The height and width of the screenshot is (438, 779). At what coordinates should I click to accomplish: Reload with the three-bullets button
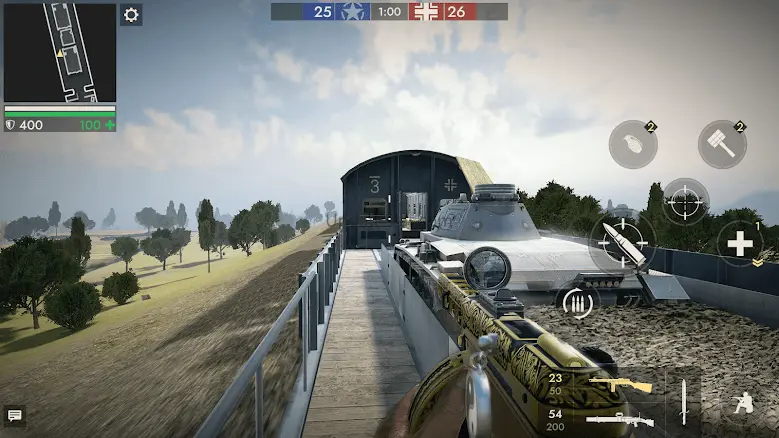pyautogui.click(x=577, y=303)
